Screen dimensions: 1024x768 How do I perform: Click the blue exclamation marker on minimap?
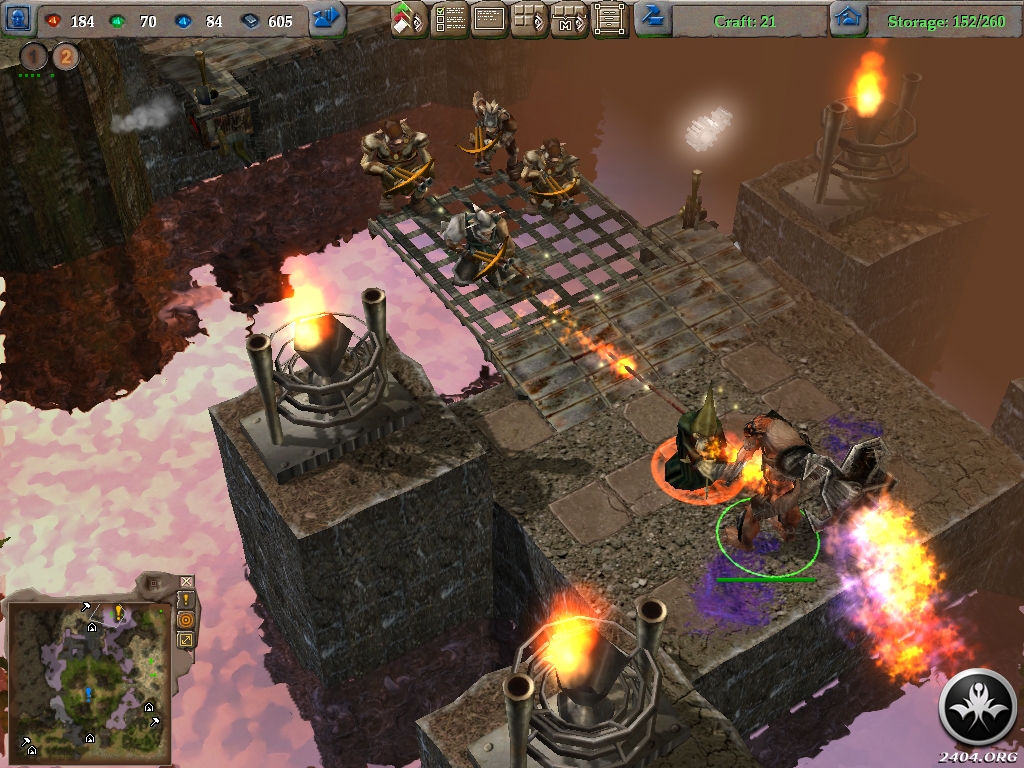point(87,693)
